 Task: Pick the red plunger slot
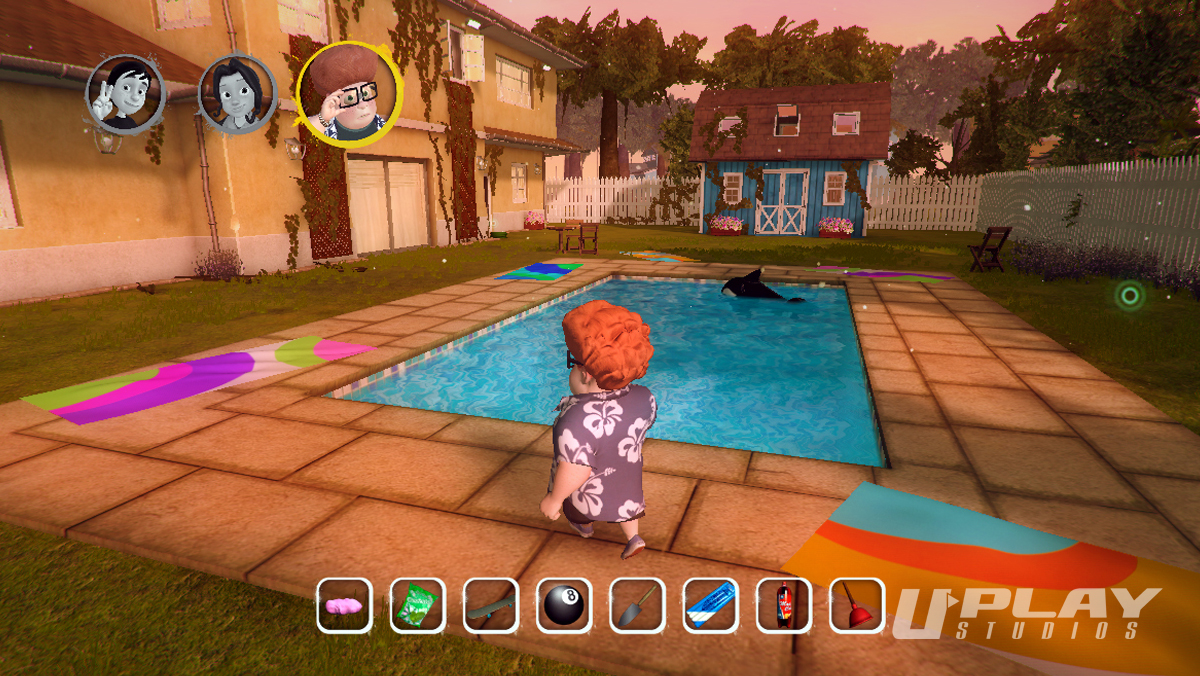(x=857, y=605)
